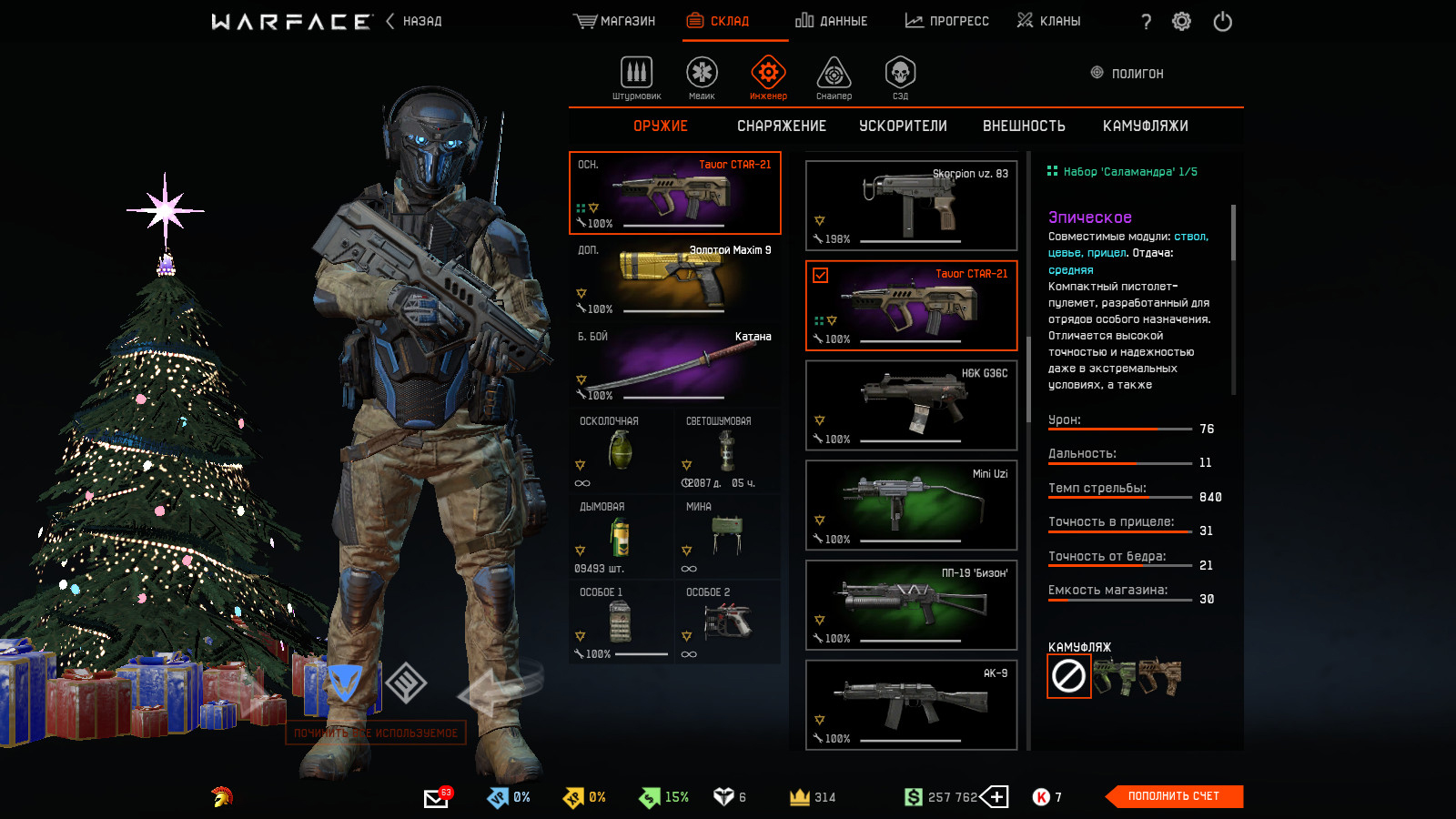Switch to the СНАРЯЖЕНИЕ category
The height and width of the screenshot is (819, 1456).
click(781, 126)
